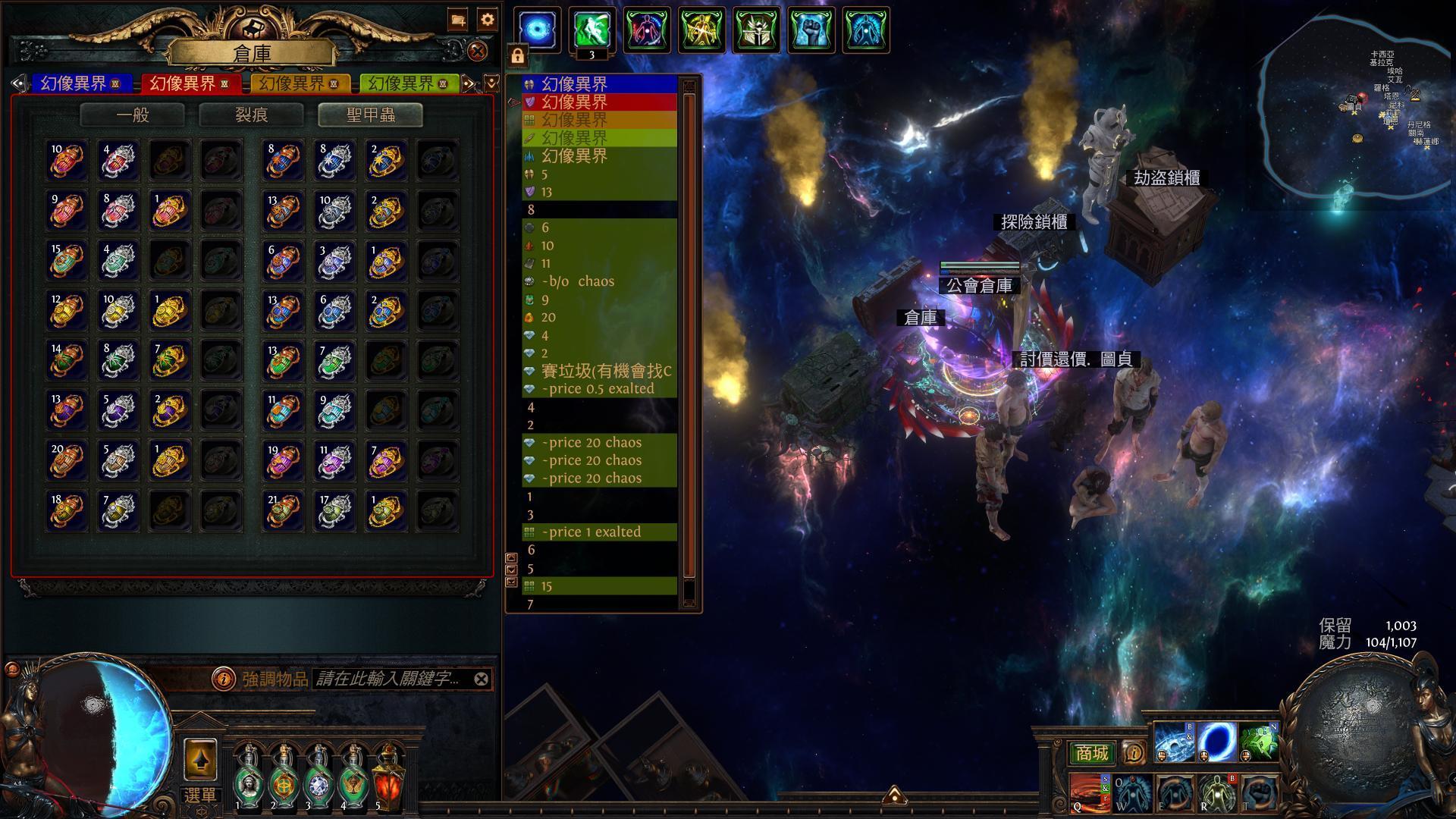Pick the scarab stack of 21
1456x819 pixels.
point(282,510)
